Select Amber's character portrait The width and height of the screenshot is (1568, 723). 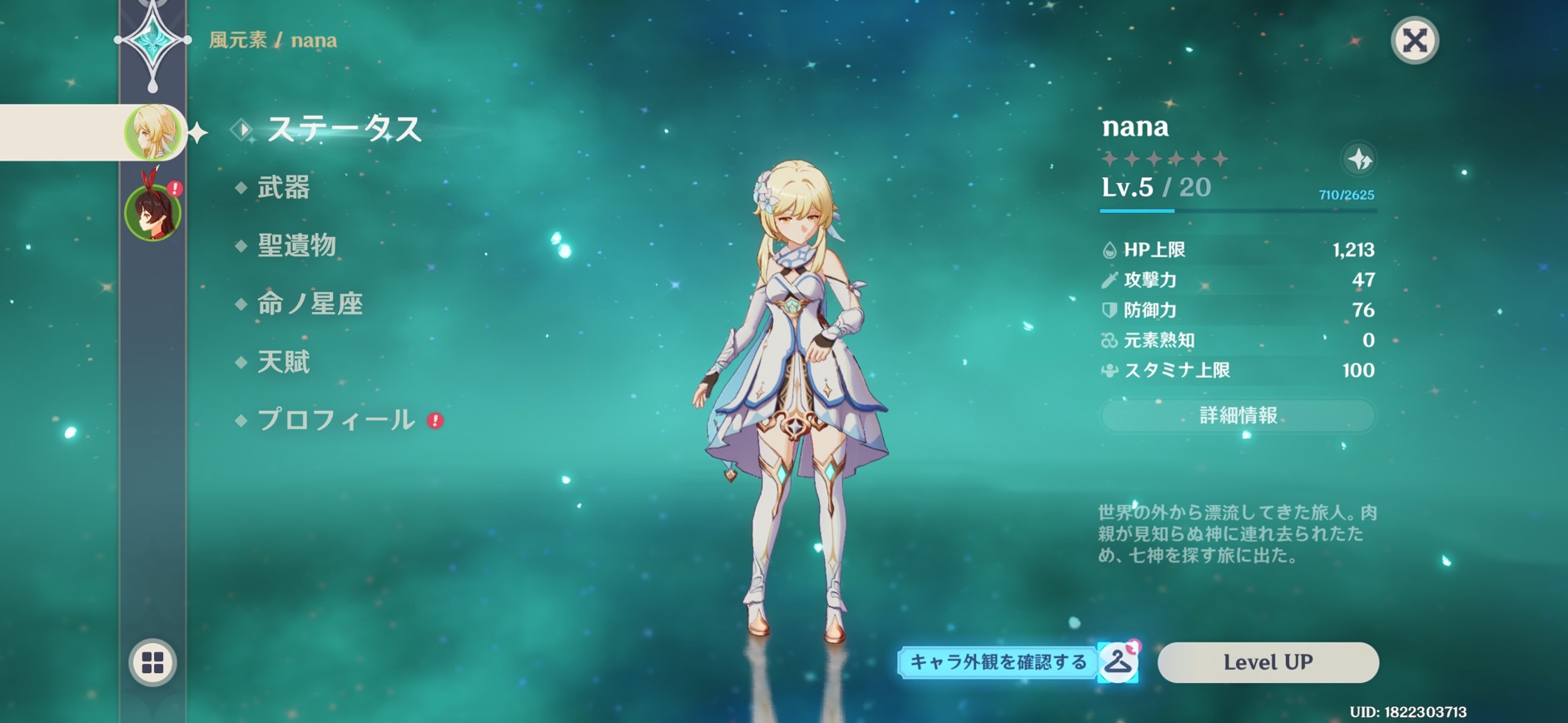click(x=152, y=212)
